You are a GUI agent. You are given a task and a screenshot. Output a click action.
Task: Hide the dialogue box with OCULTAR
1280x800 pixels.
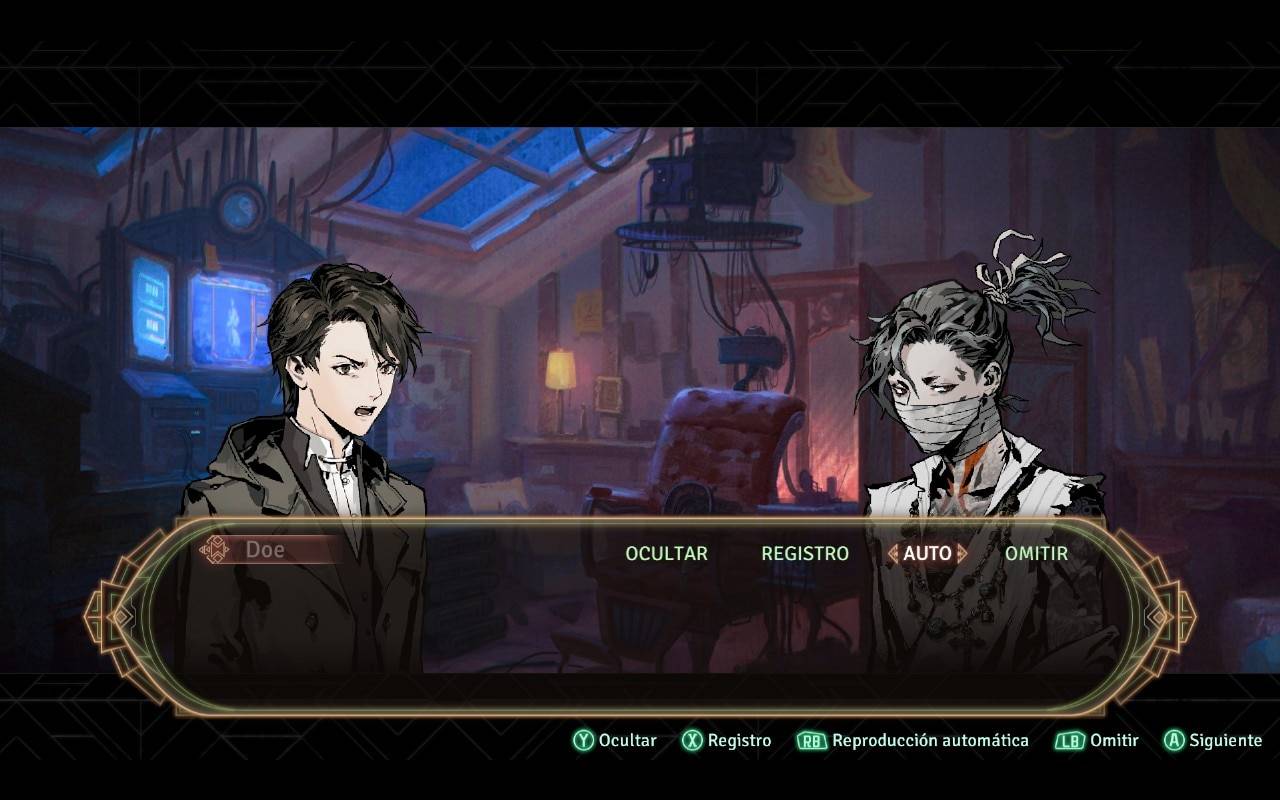(x=666, y=553)
